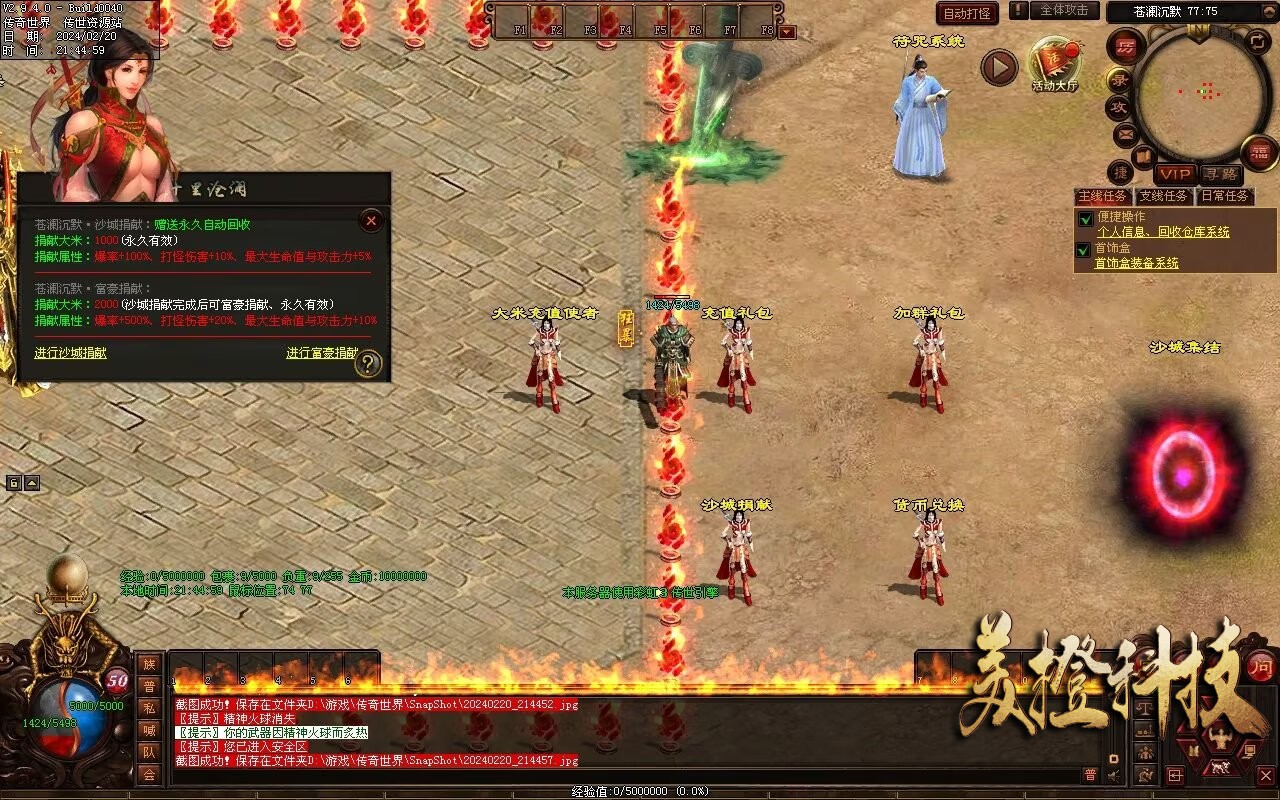Activate the 寻路 pathfinding button

pyautogui.click(x=1219, y=174)
